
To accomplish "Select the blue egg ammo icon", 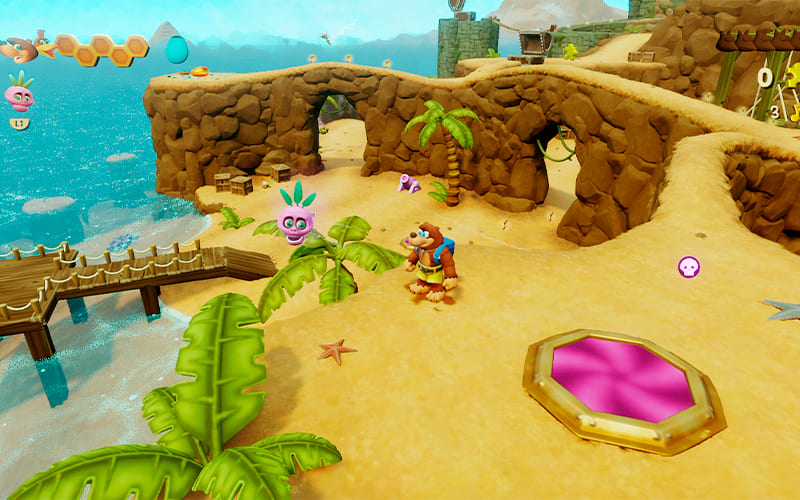I will [176, 49].
